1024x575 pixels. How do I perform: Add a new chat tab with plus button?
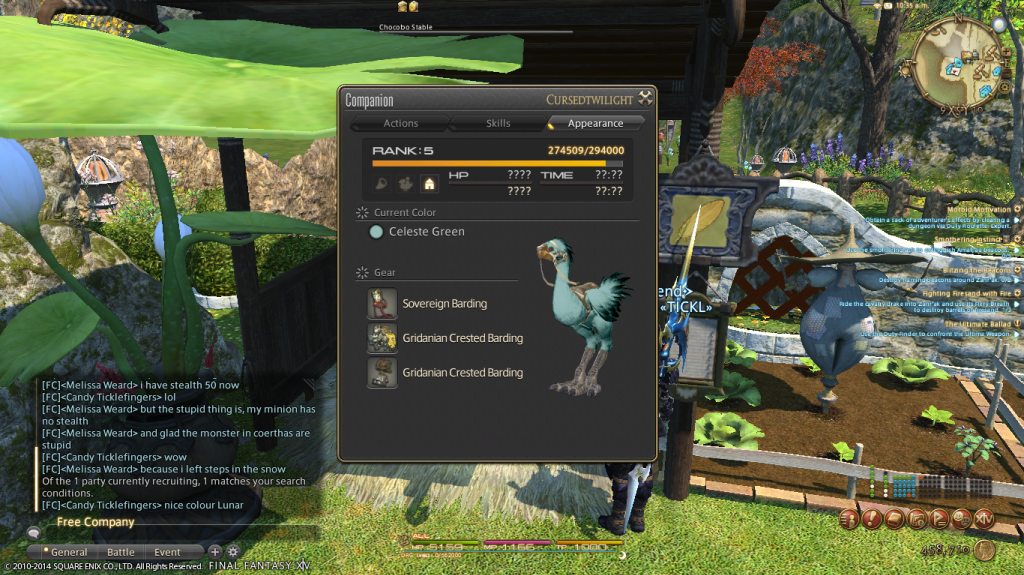point(214,551)
